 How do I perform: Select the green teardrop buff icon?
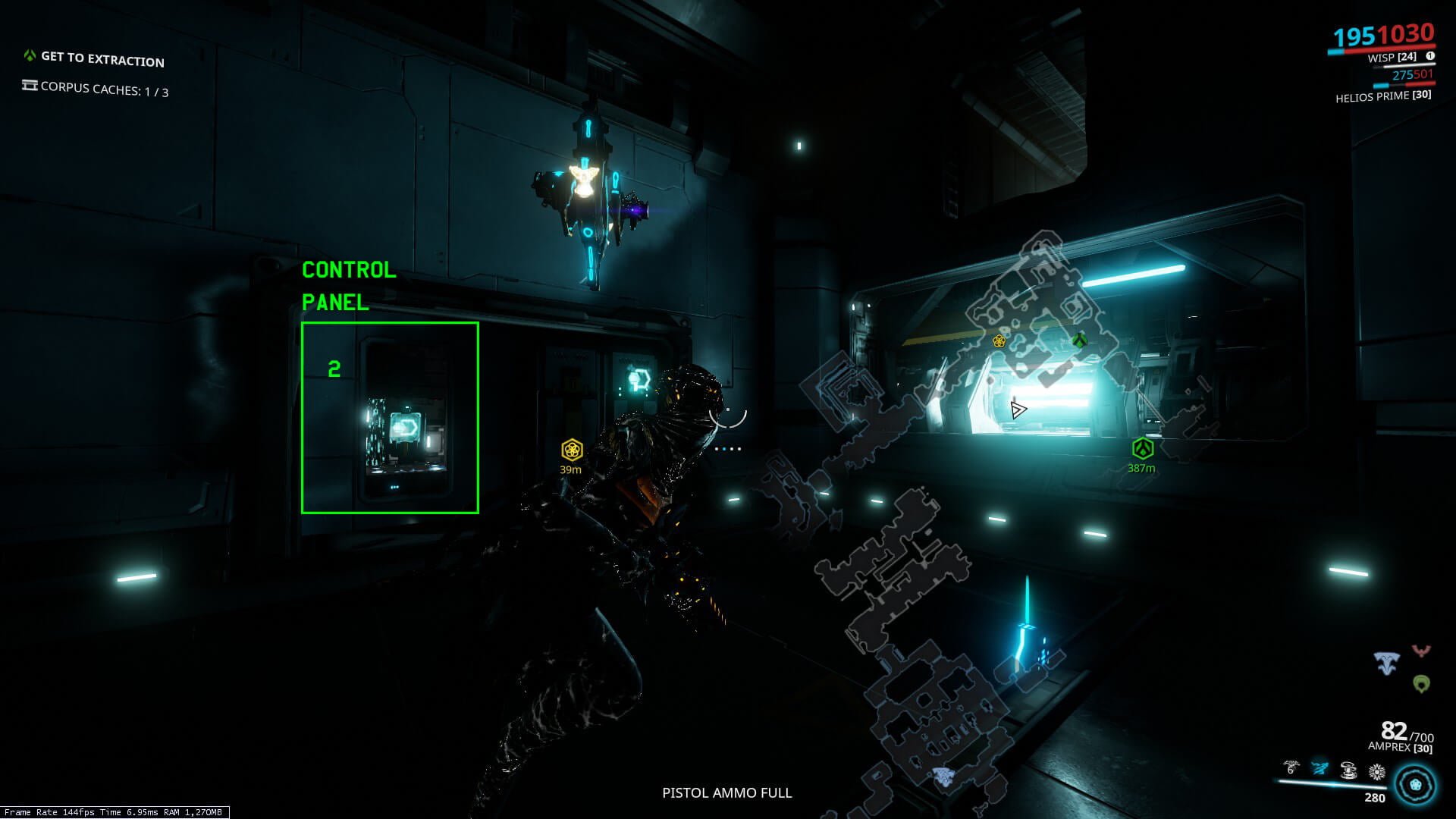pos(1421,683)
